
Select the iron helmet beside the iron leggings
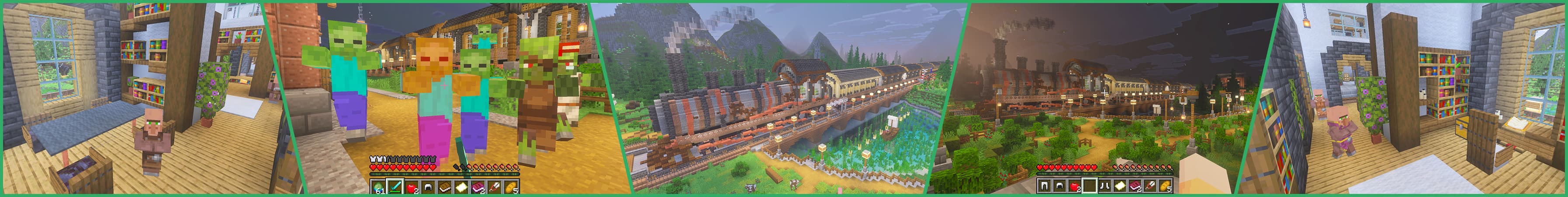click(1060, 186)
